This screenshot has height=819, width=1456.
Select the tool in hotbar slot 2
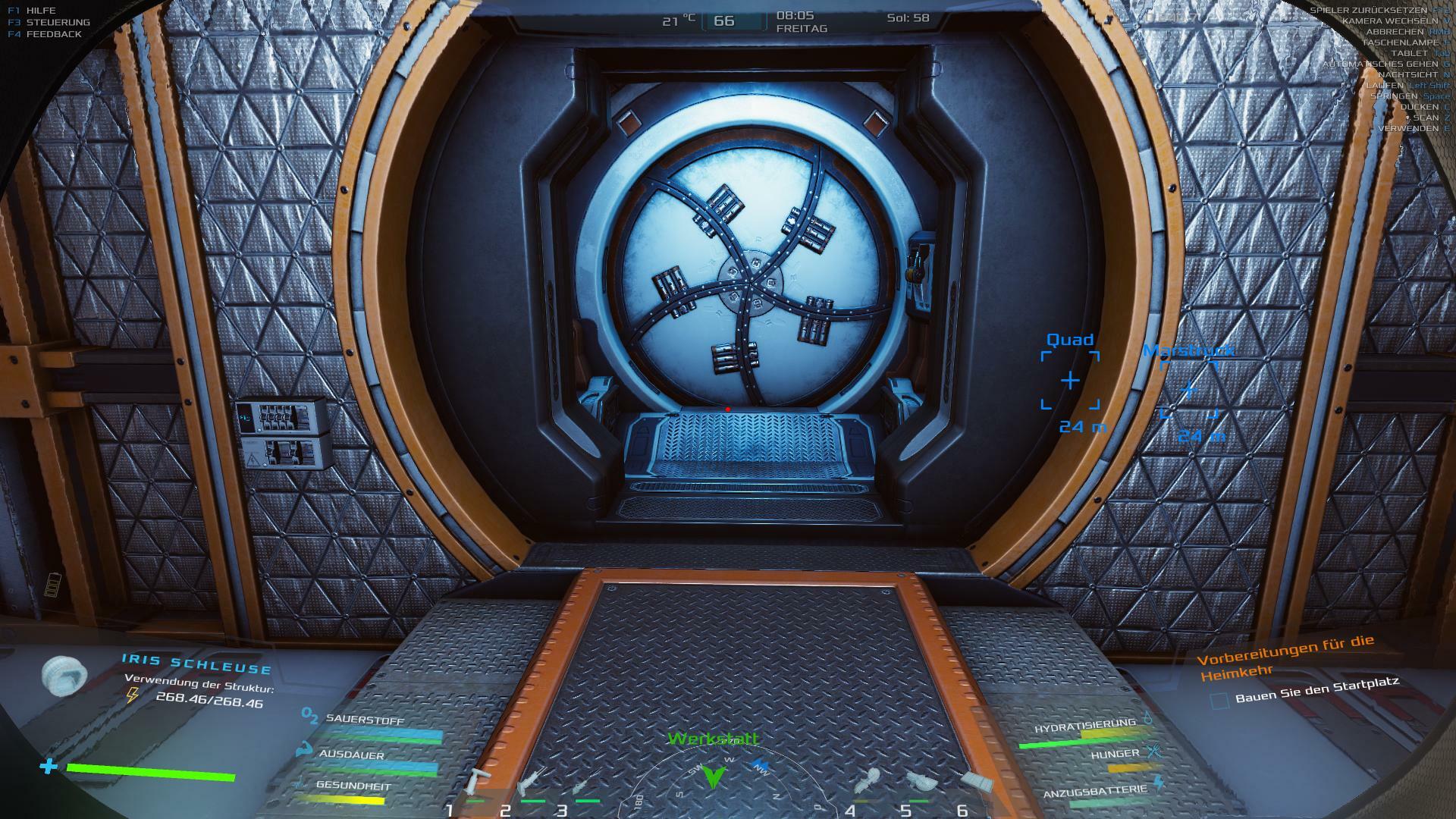click(x=532, y=780)
